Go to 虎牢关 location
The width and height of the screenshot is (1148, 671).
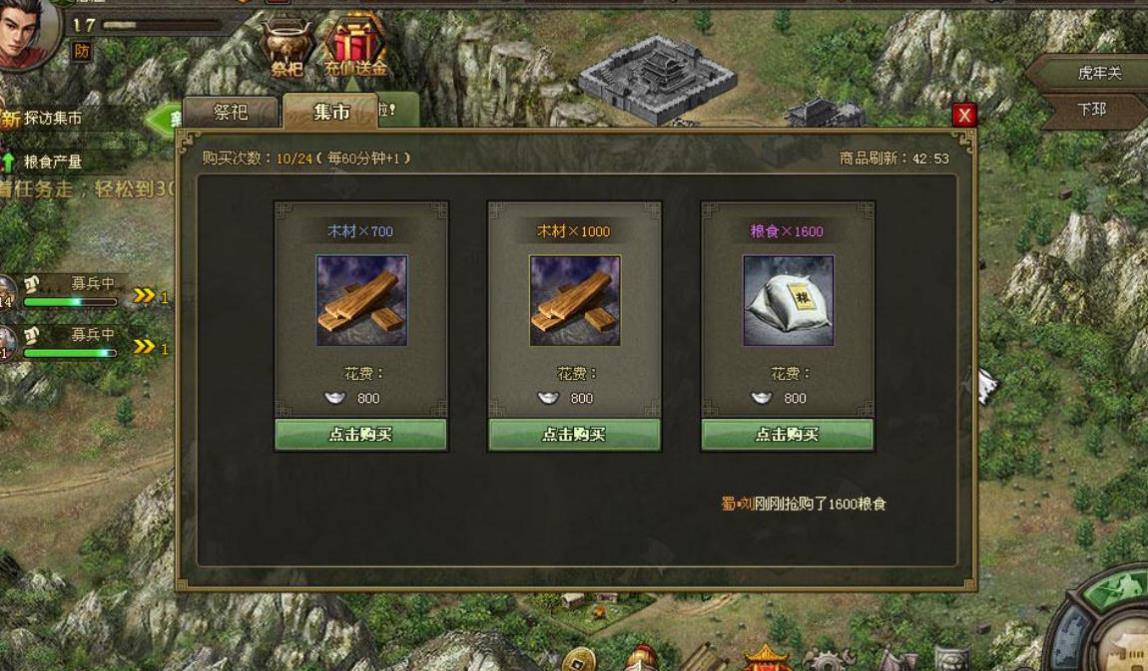pyautogui.click(x=1098, y=73)
